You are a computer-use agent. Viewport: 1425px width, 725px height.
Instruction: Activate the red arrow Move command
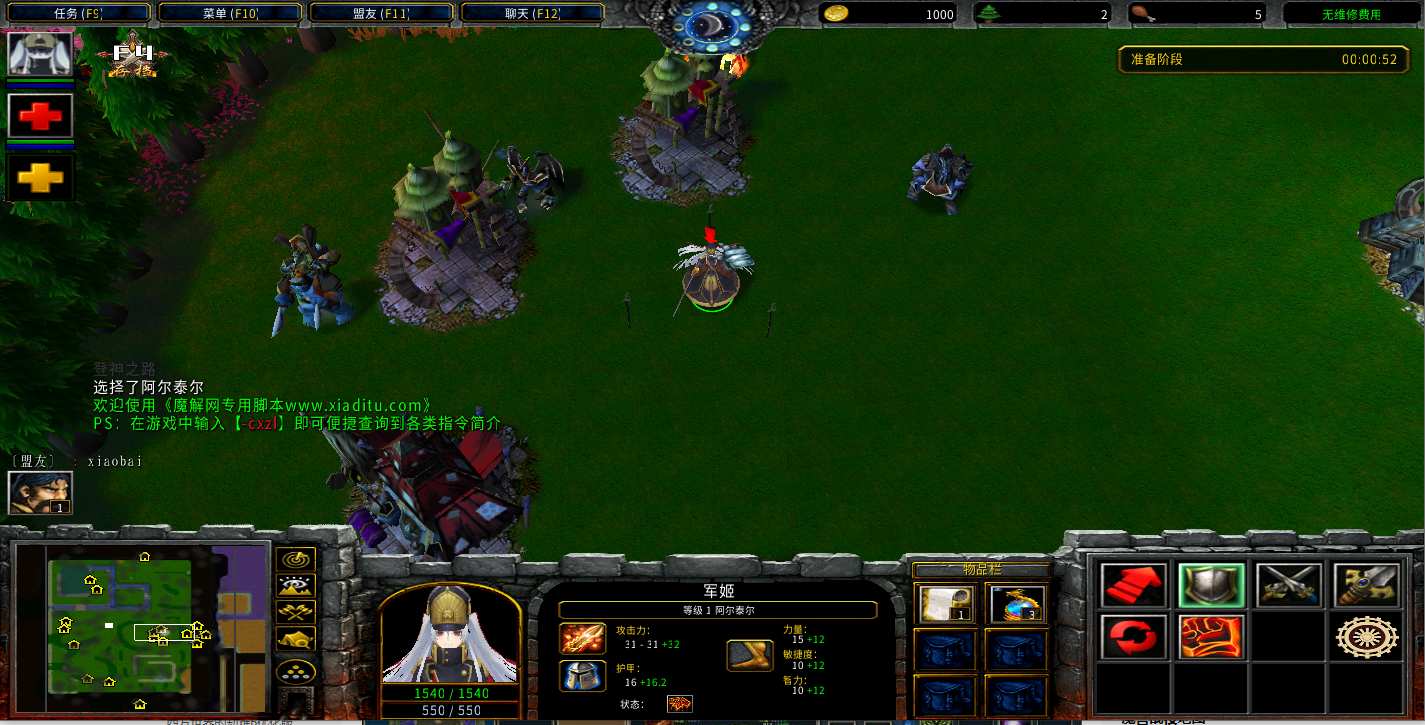tap(1134, 585)
